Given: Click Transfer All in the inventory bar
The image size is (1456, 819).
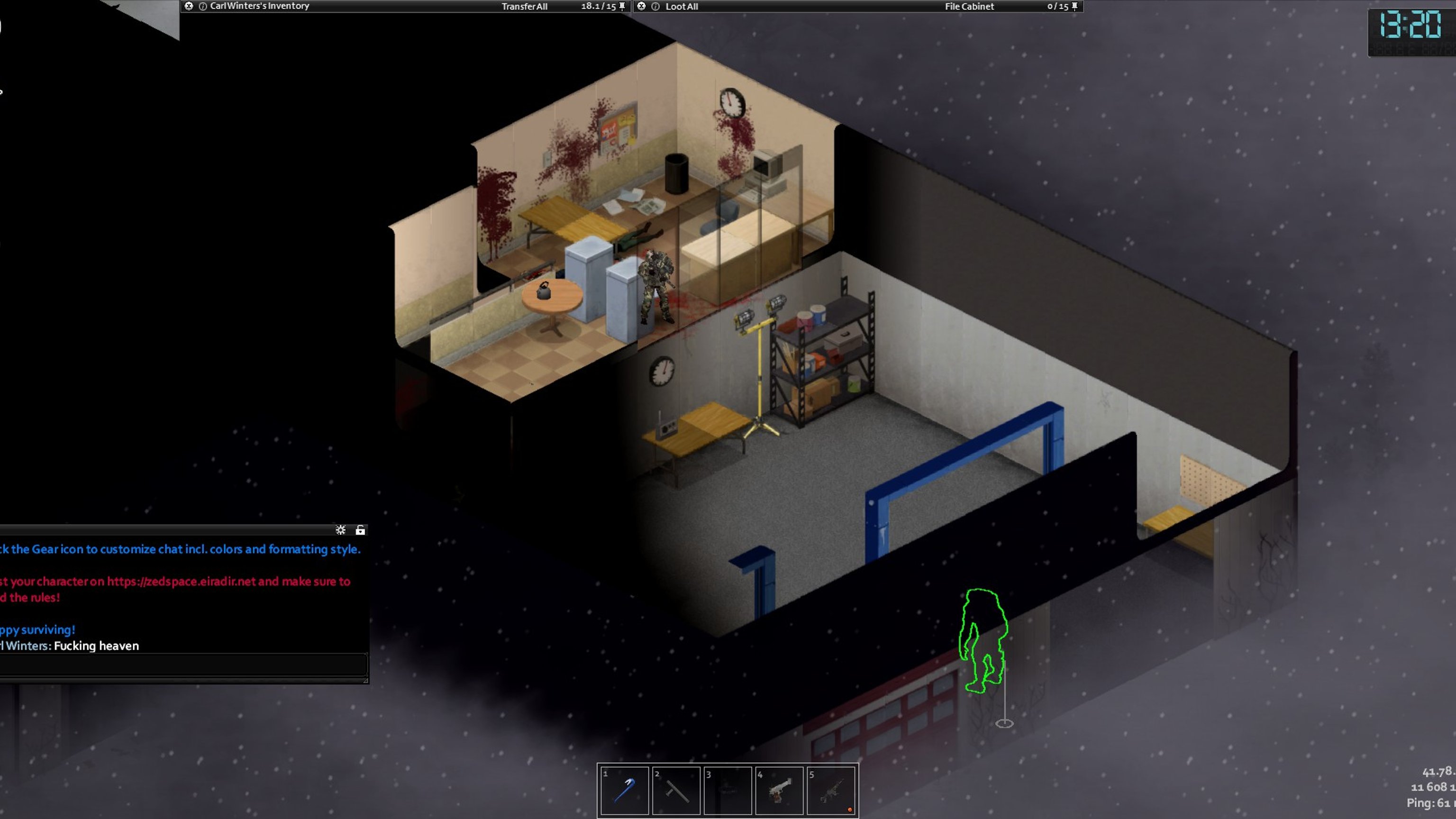Looking at the screenshot, I should (x=524, y=6).
